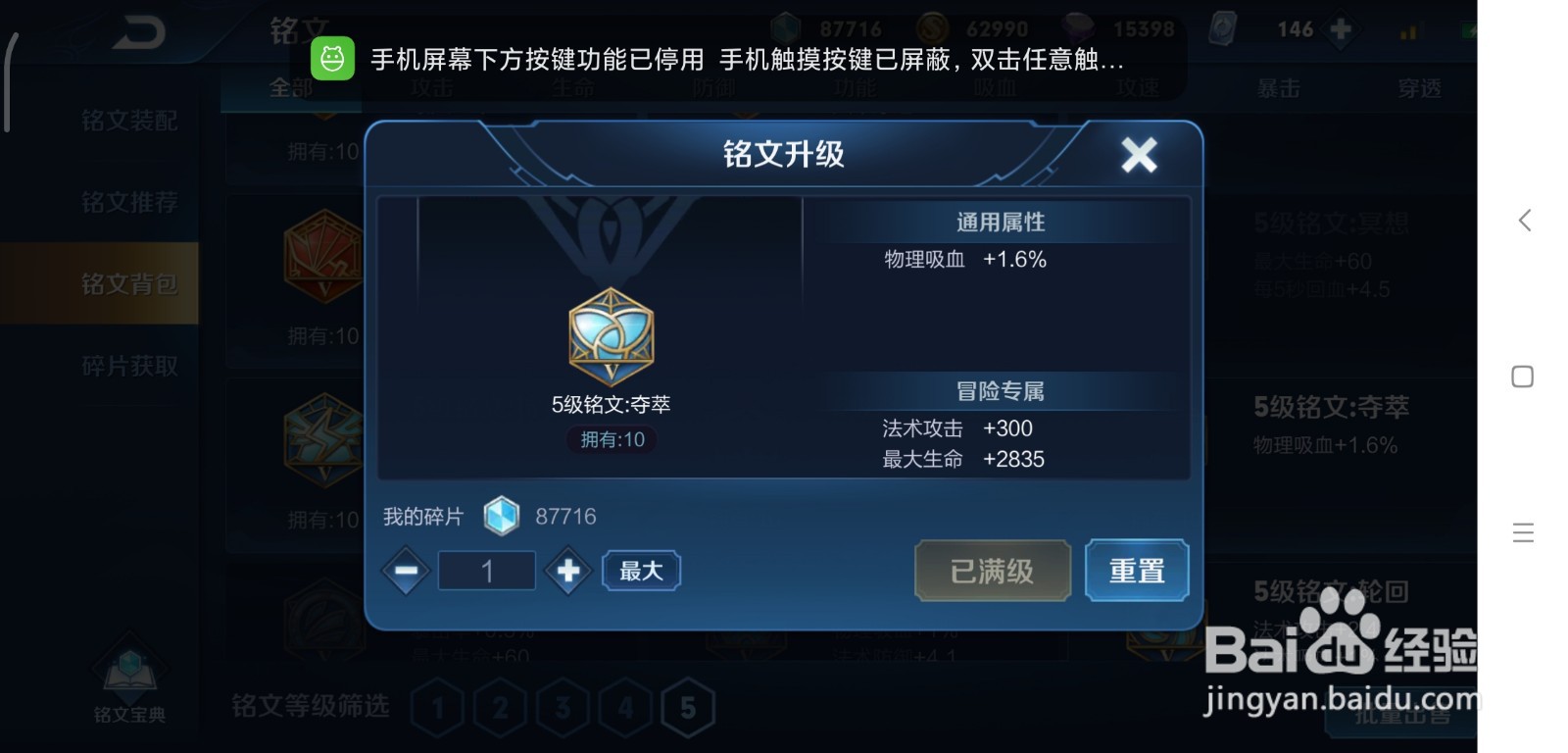The image size is (1568, 753).
Task: Toggle the level 1 rune filter
Action: pyautogui.click(x=438, y=705)
